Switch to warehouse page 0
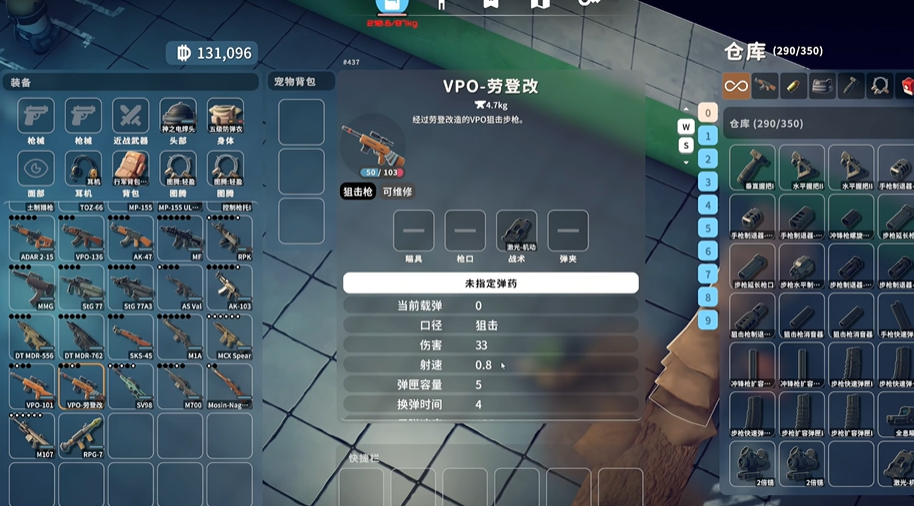914x506 pixels. (x=708, y=113)
